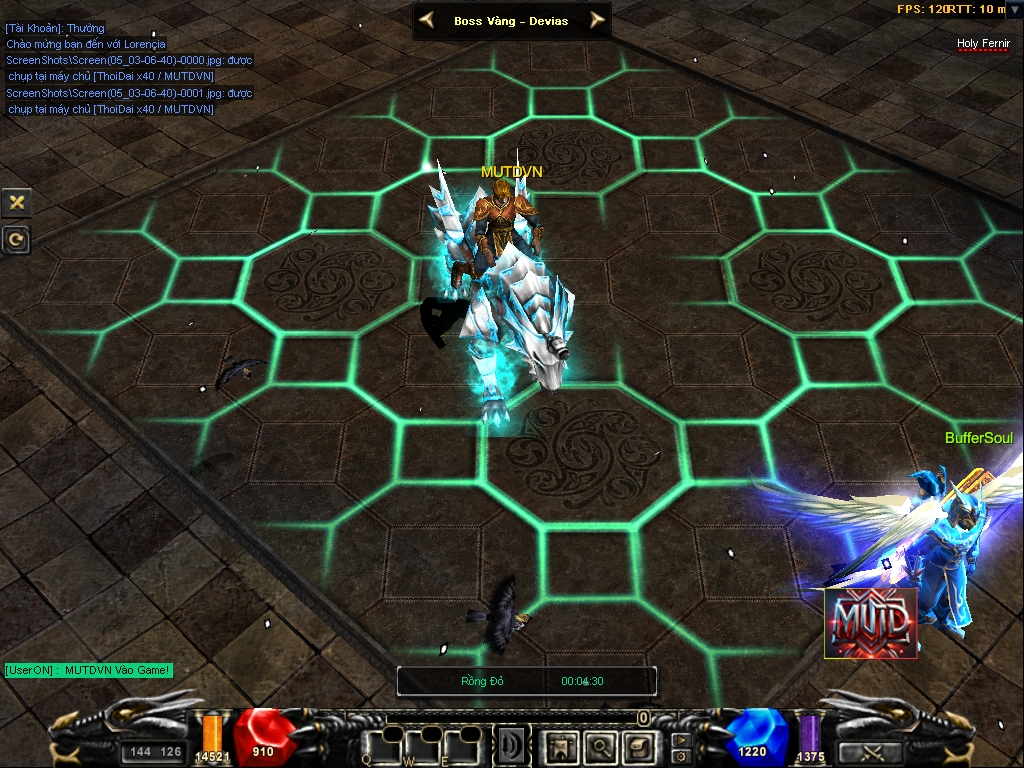The height and width of the screenshot is (768, 1024).
Task: Go to next event with right arrow
Action: (597, 20)
